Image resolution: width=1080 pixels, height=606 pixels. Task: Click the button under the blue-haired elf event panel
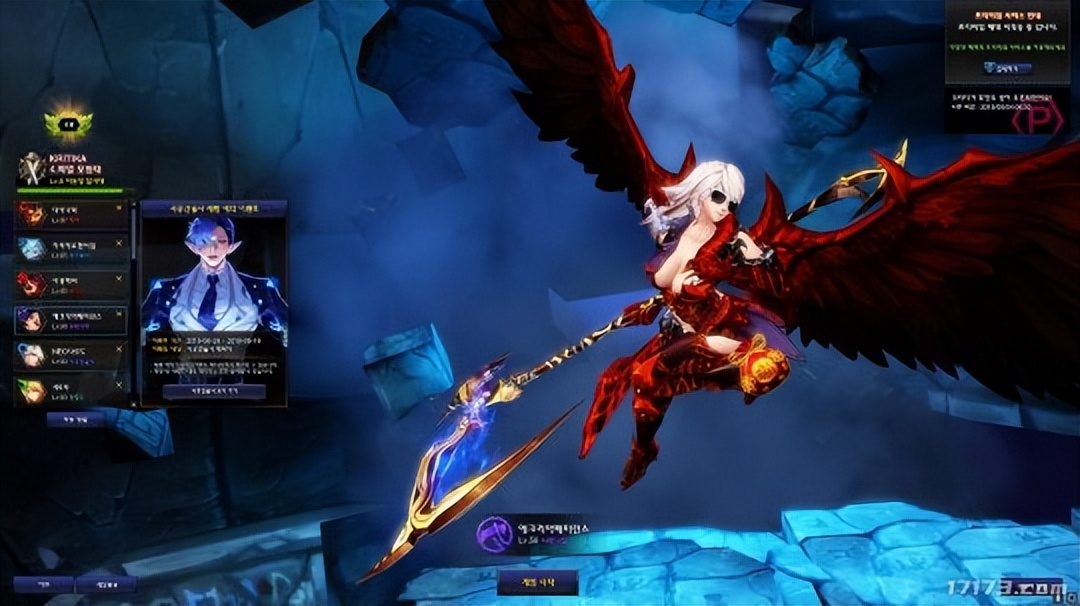(x=214, y=391)
